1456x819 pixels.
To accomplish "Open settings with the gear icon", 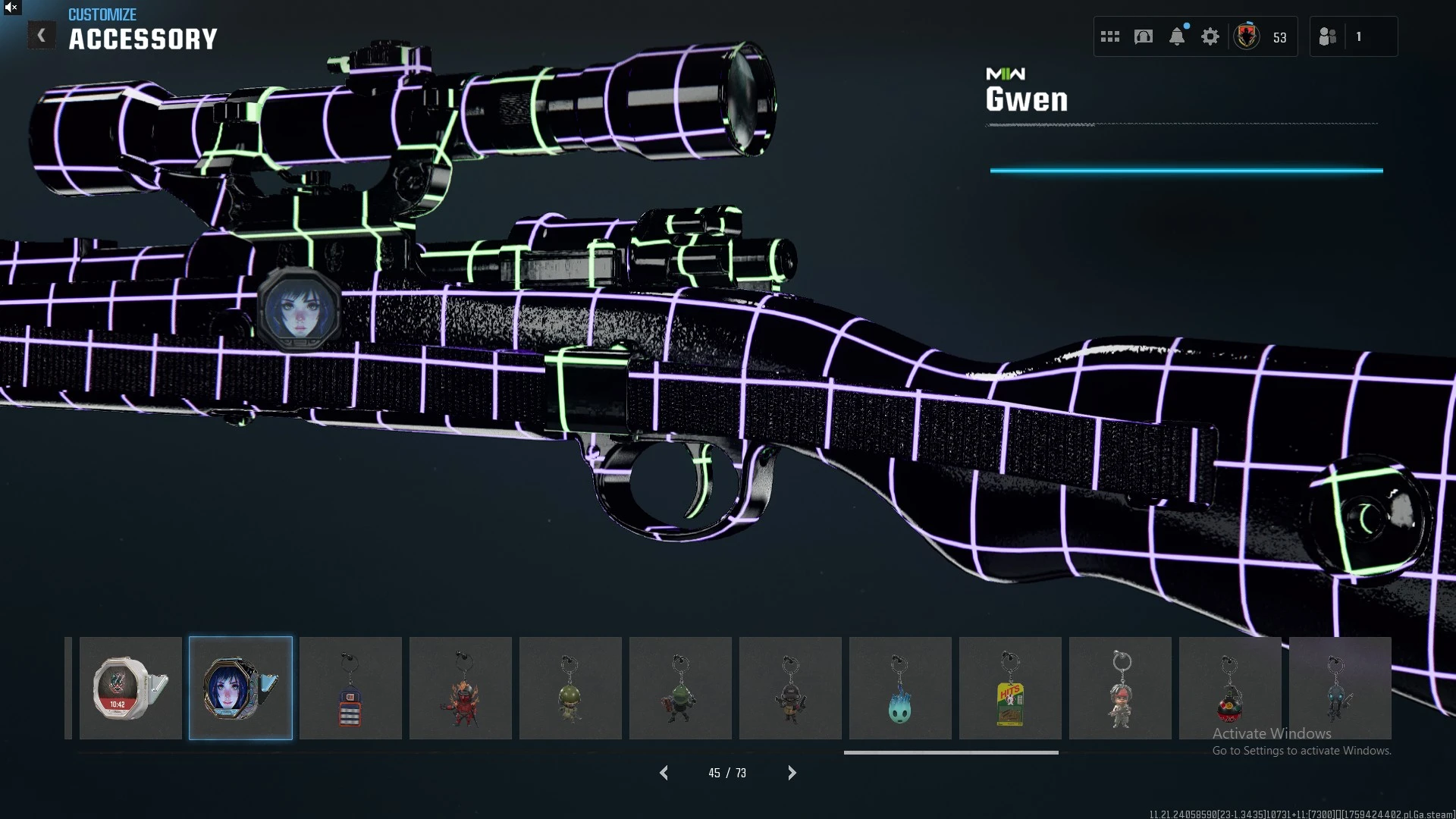I will [x=1210, y=36].
